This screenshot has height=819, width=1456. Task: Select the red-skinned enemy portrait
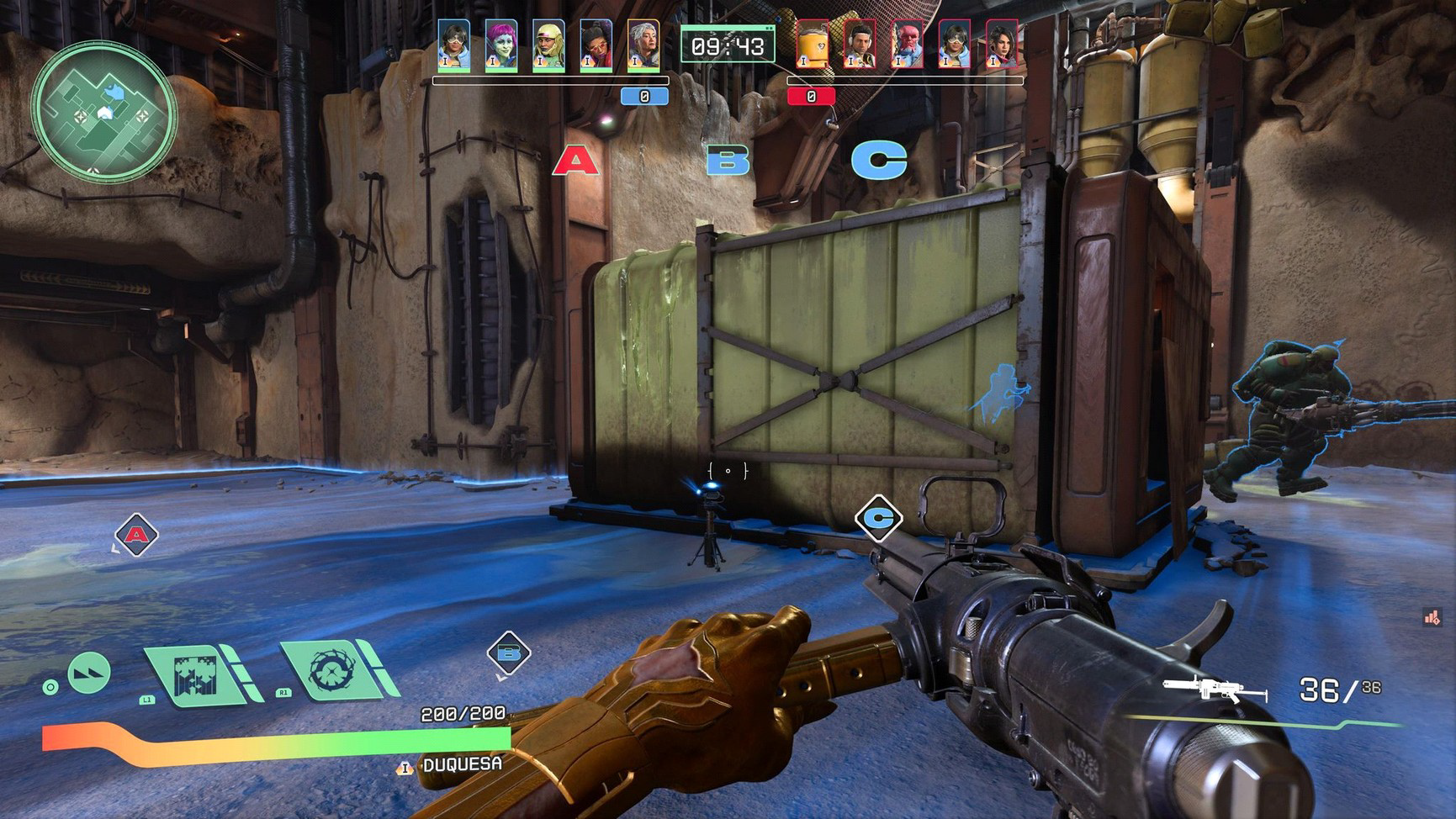point(907,45)
